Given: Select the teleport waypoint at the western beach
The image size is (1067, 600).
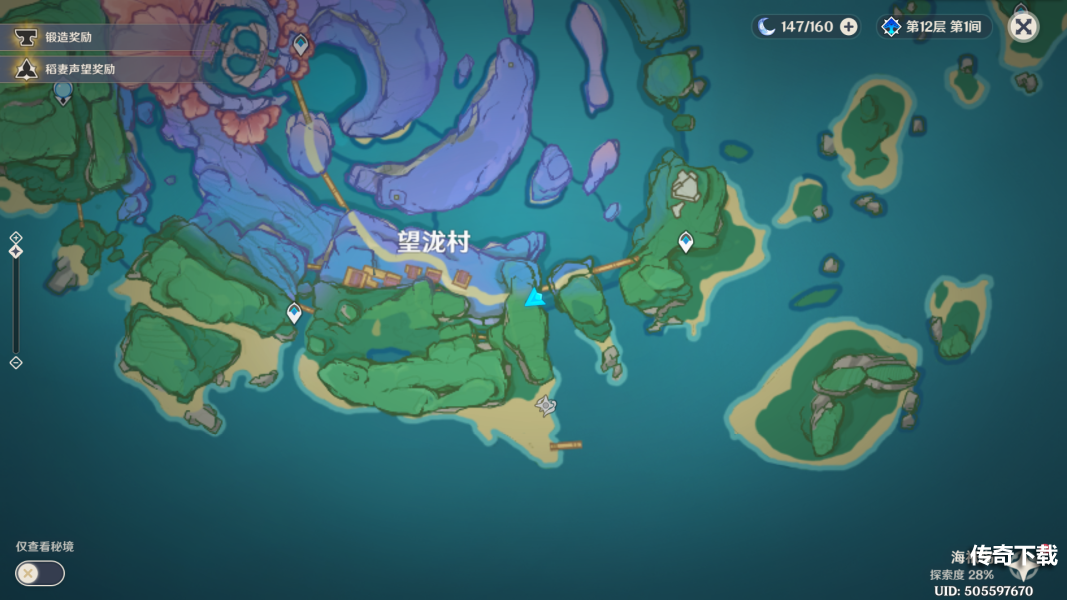Looking at the screenshot, I should [294, 313].
